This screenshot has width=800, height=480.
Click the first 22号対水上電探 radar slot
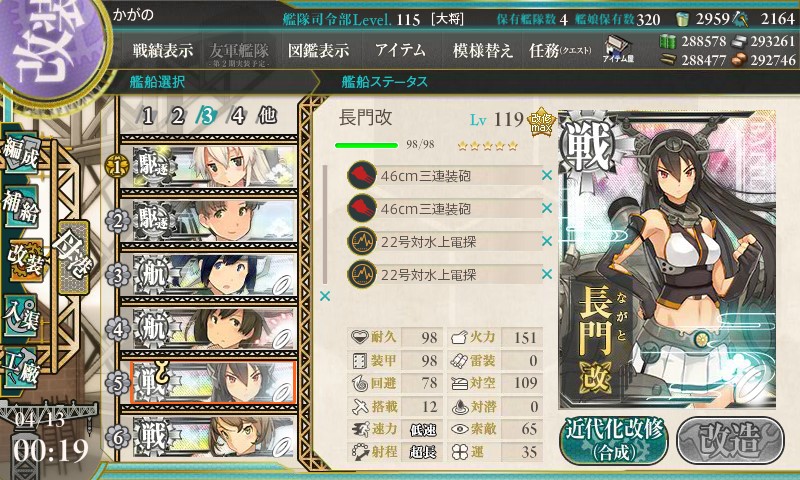click(x=440, y=241)
